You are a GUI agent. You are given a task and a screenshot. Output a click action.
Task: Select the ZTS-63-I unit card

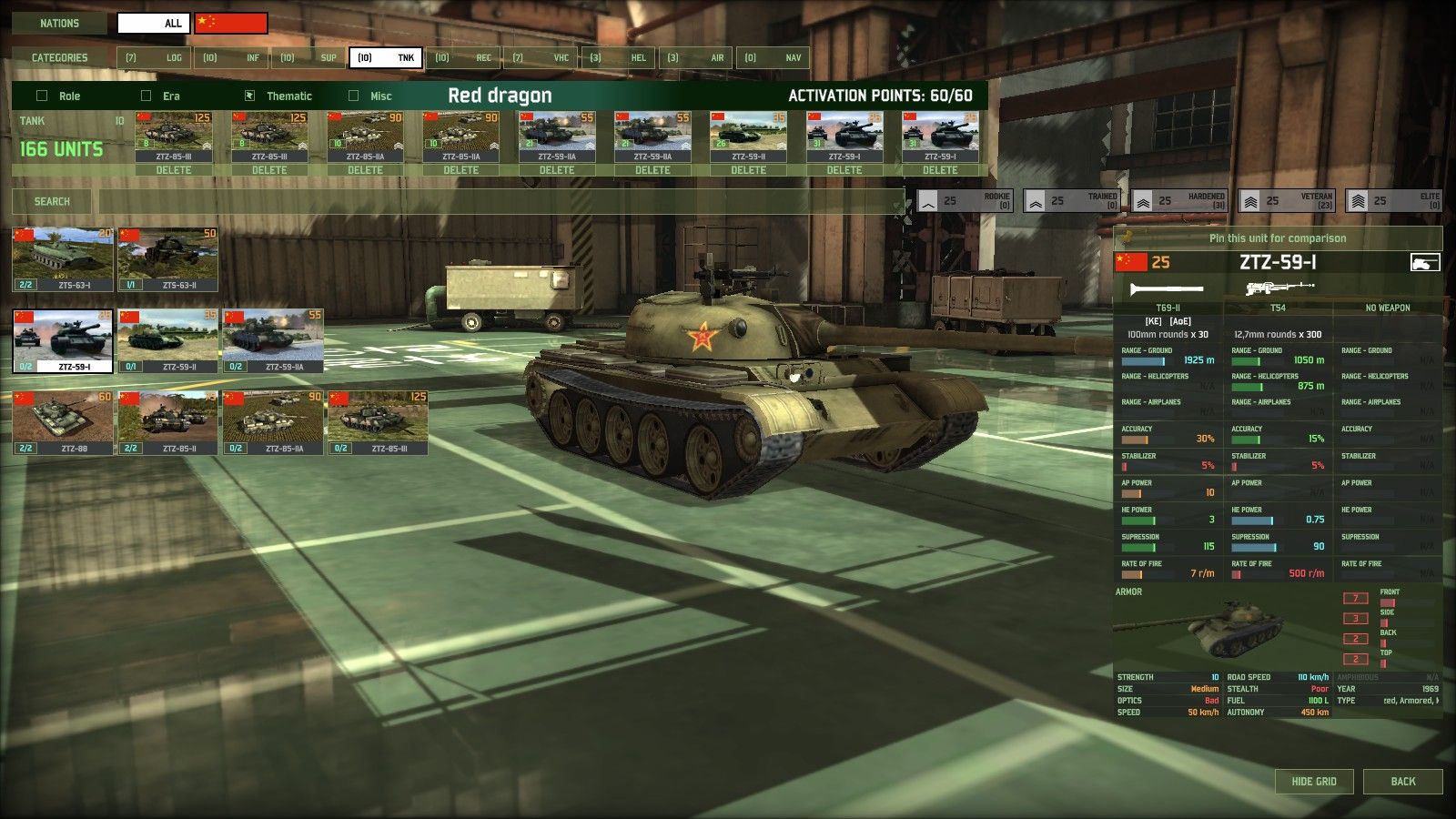pos(63,259)
